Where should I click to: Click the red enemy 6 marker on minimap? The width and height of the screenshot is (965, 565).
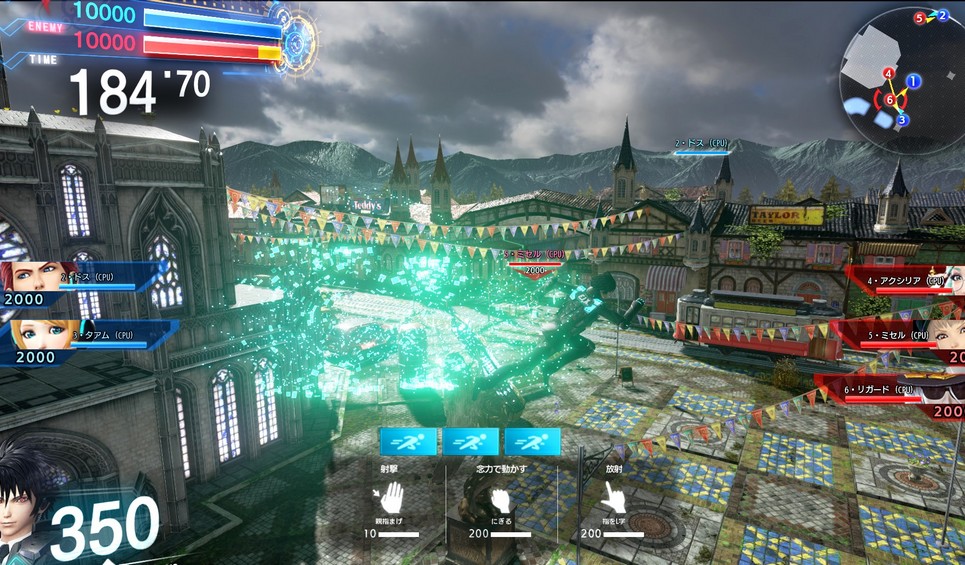click(x=889, y=99)
